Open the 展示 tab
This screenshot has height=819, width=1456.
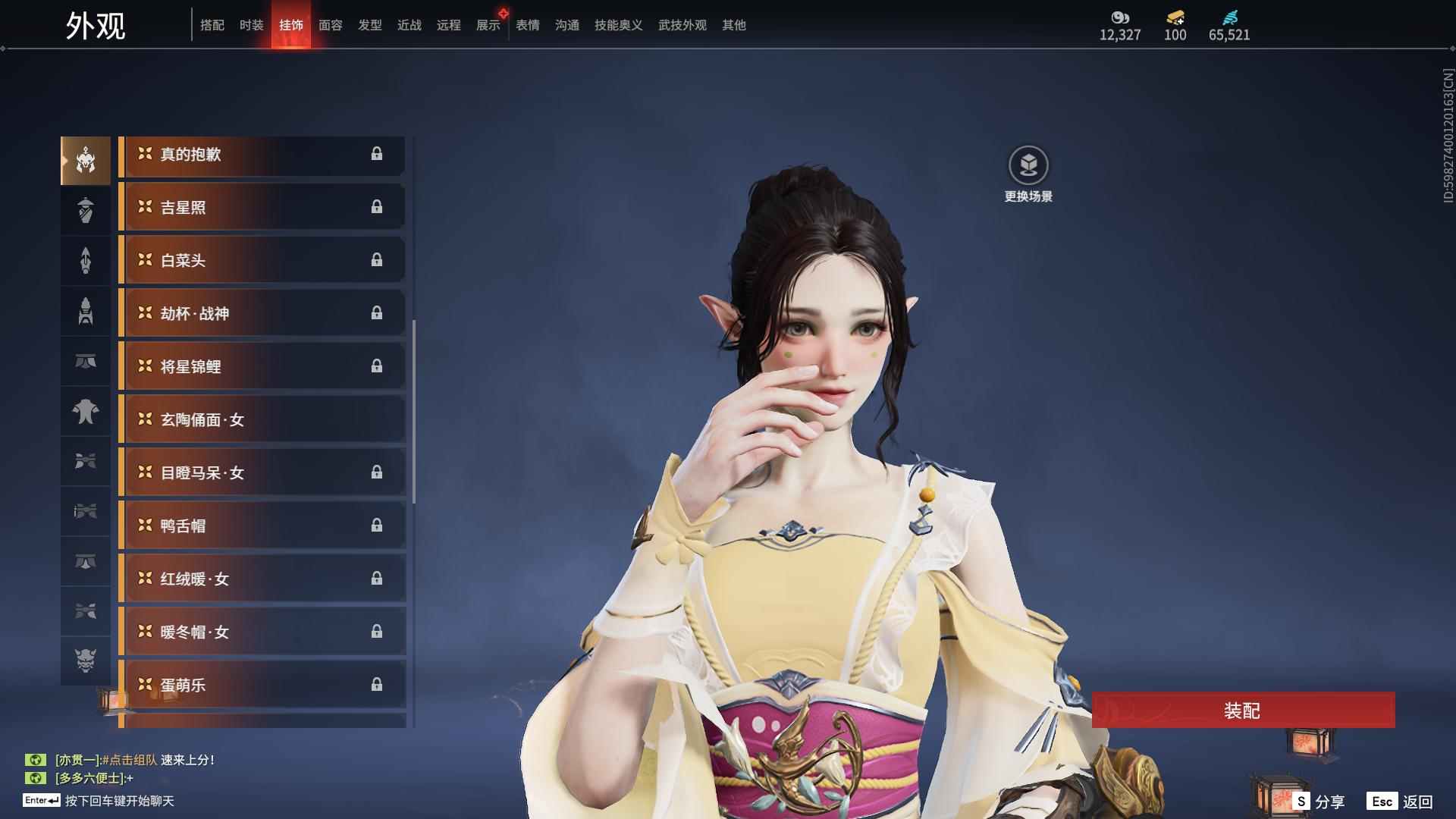click(x=488, y=25)
